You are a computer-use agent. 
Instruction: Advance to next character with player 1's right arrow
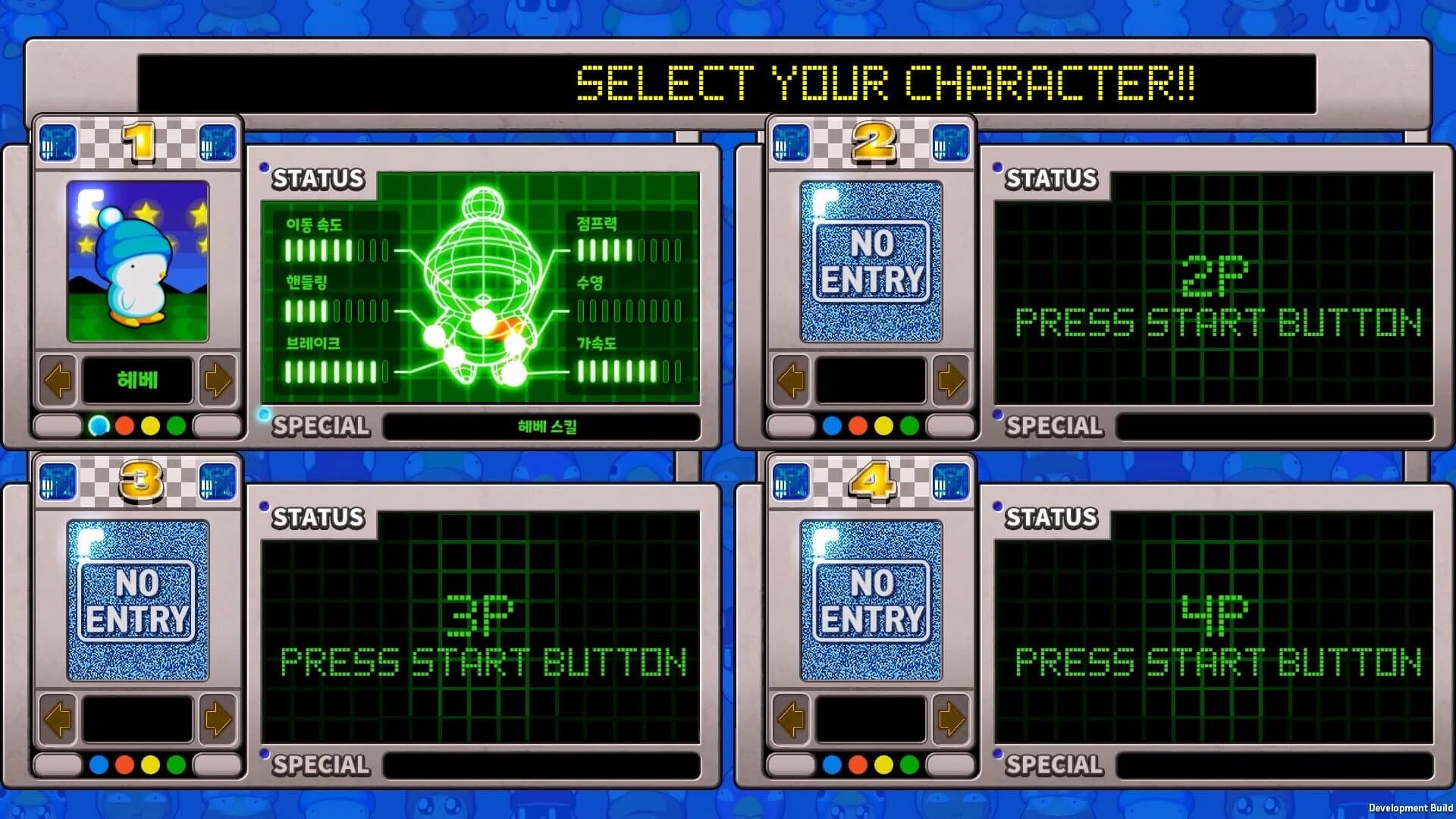(216, 381)
